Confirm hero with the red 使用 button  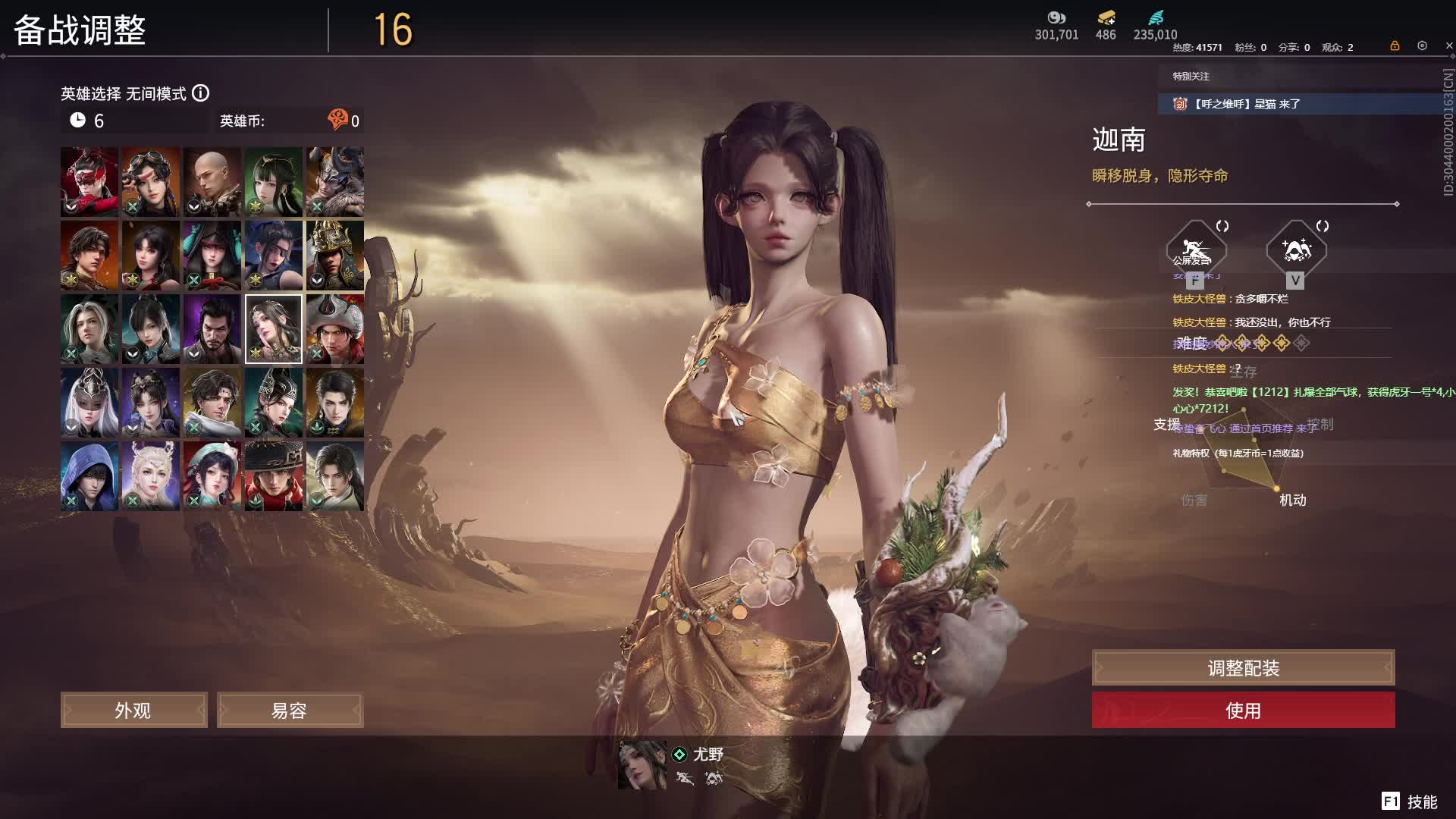[x=1243, y=710]
